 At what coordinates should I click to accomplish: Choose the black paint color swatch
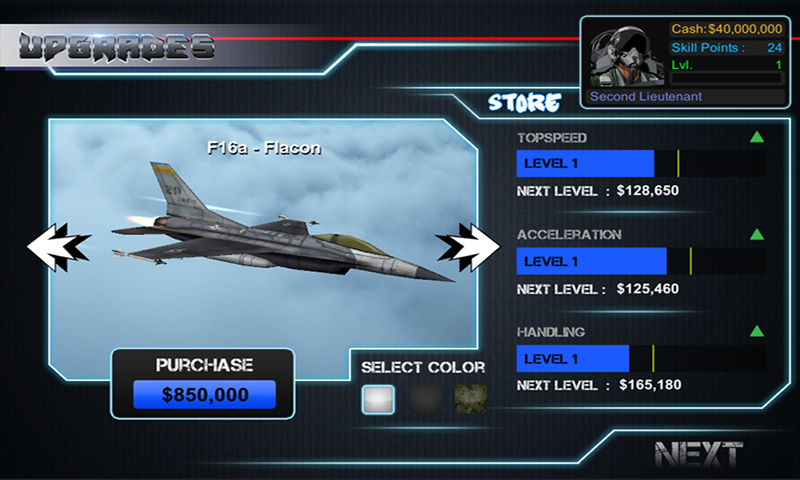click(425, 400)
